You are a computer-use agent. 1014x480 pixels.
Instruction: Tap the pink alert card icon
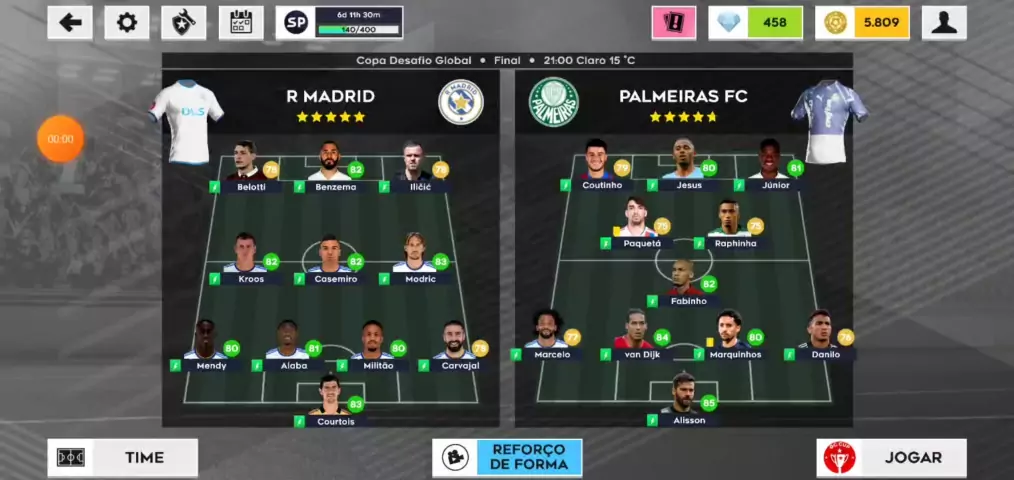[673, 22]
